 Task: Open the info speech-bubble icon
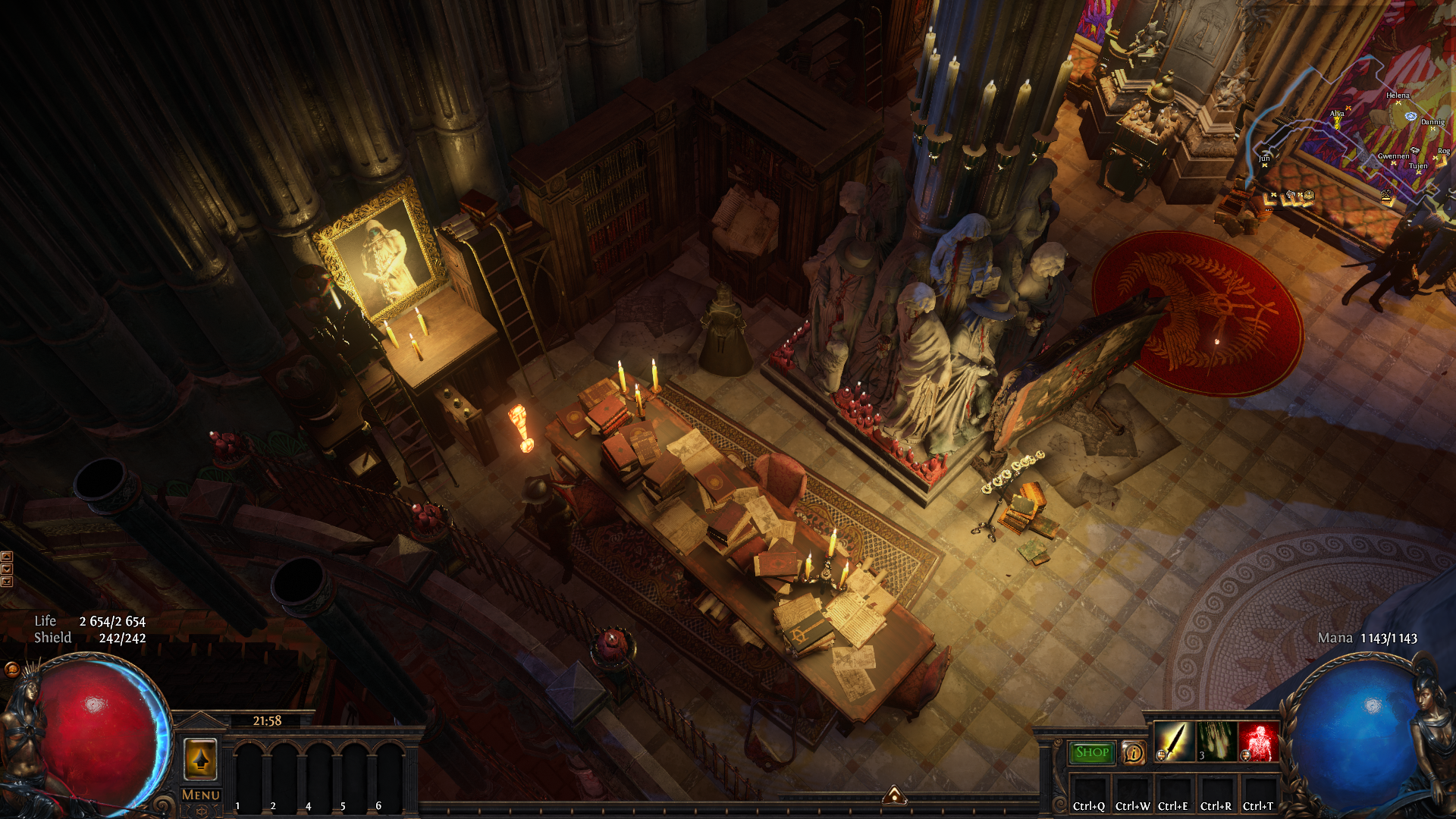pyautogui.click(x=1134, y=753)
